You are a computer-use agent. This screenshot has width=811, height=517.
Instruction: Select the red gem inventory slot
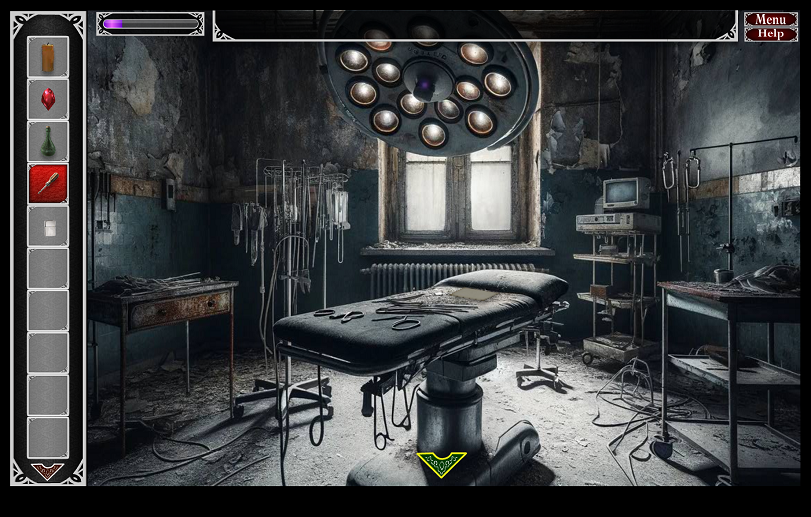(48, 99)
